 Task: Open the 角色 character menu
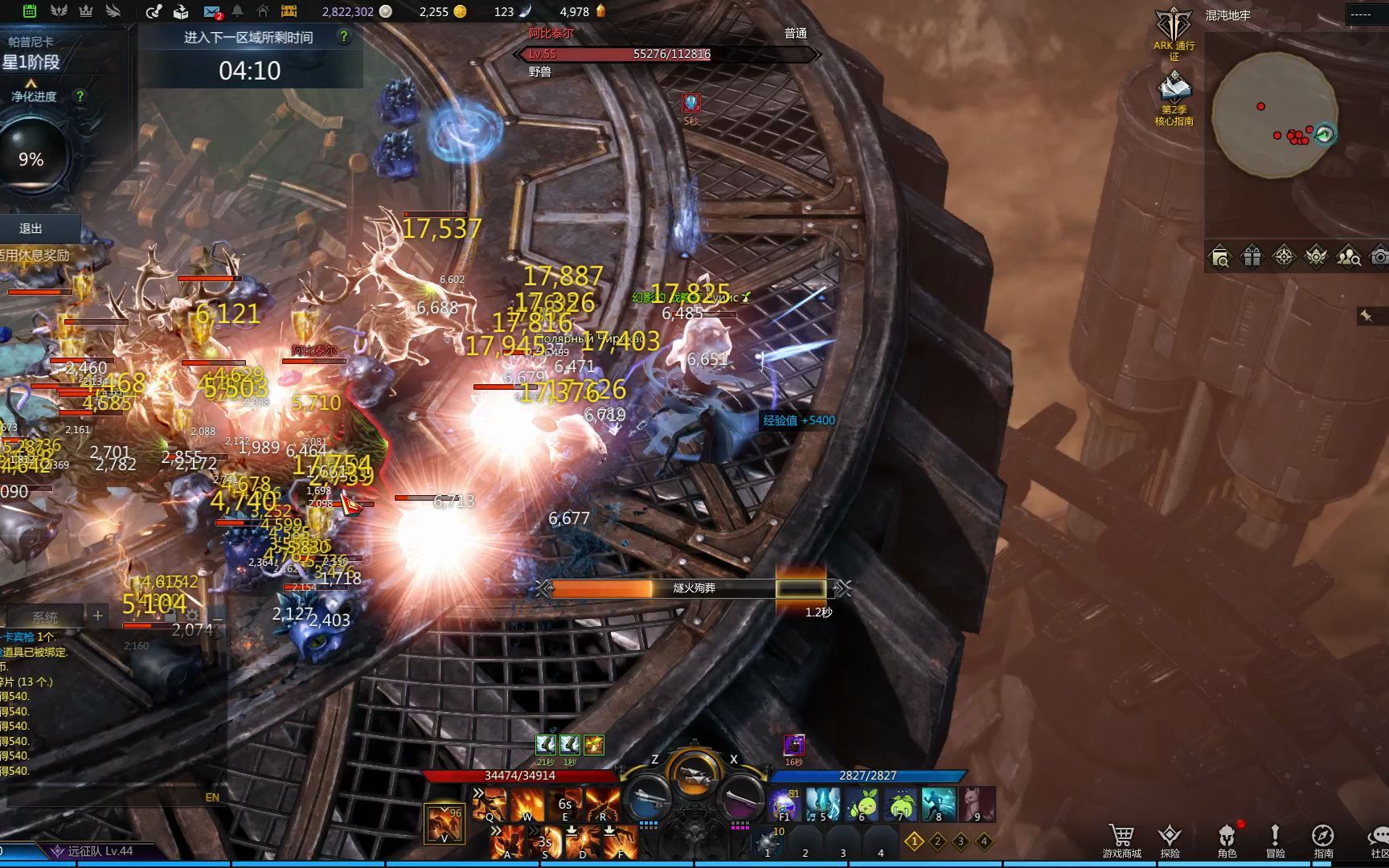tap(1227, 841)
